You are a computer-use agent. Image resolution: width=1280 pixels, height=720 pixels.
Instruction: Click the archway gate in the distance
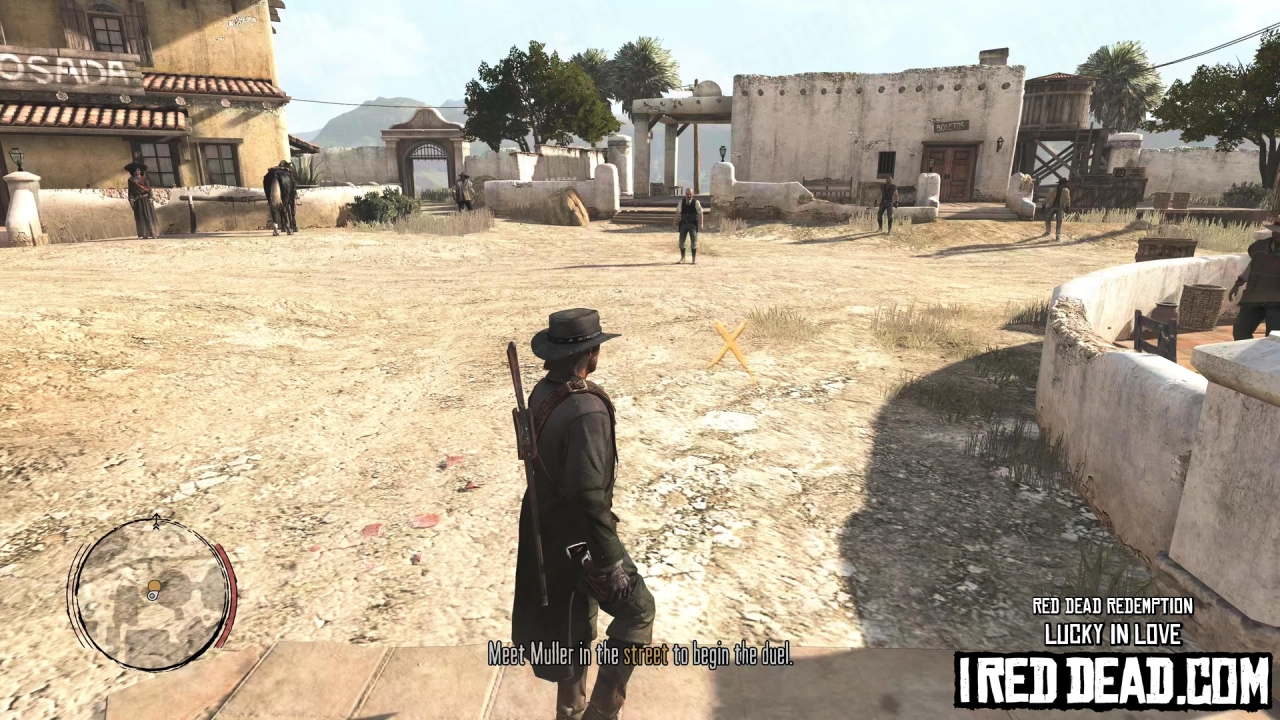(x=422, y=160)
